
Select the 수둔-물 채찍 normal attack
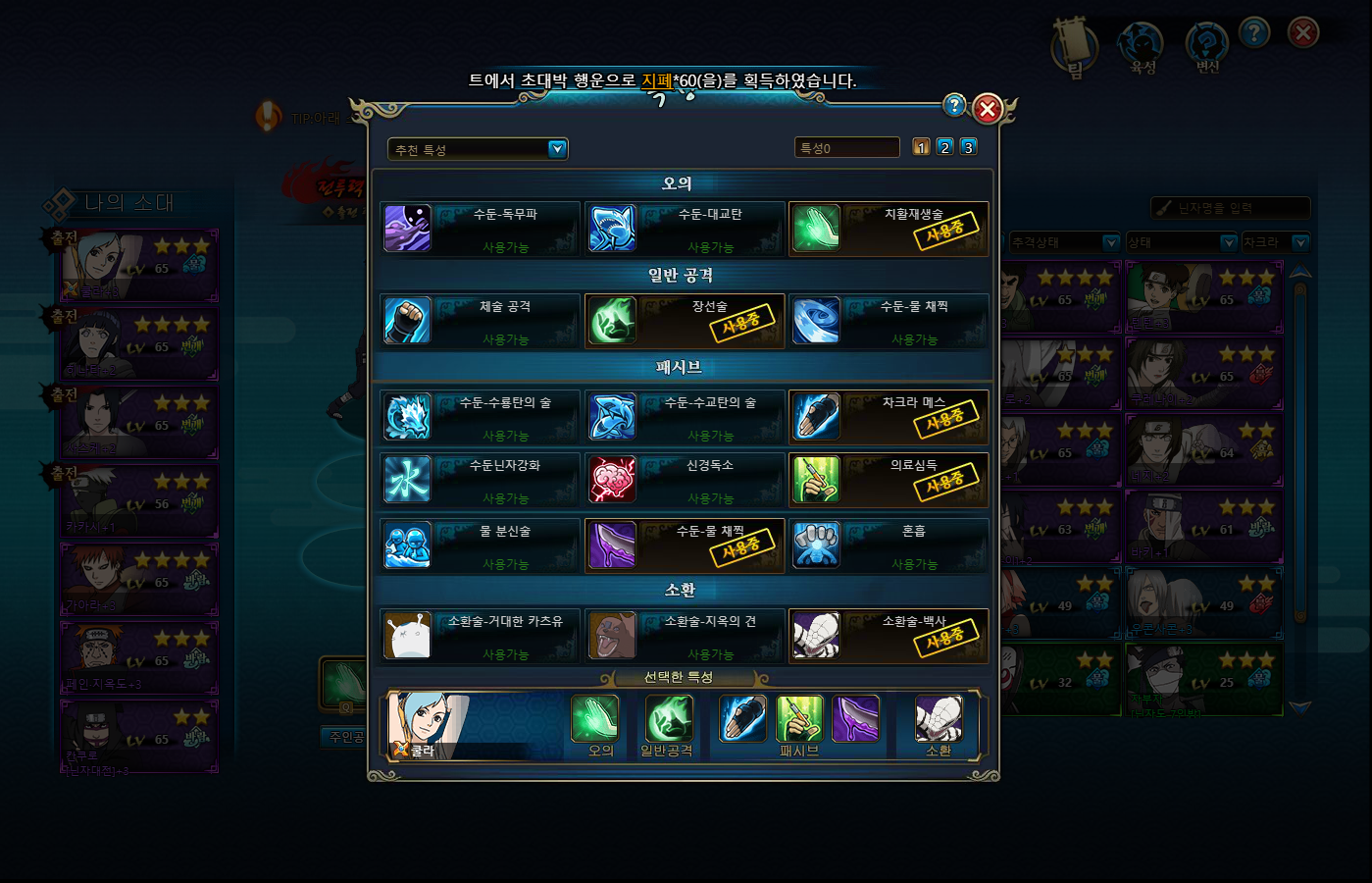(888, 321)
